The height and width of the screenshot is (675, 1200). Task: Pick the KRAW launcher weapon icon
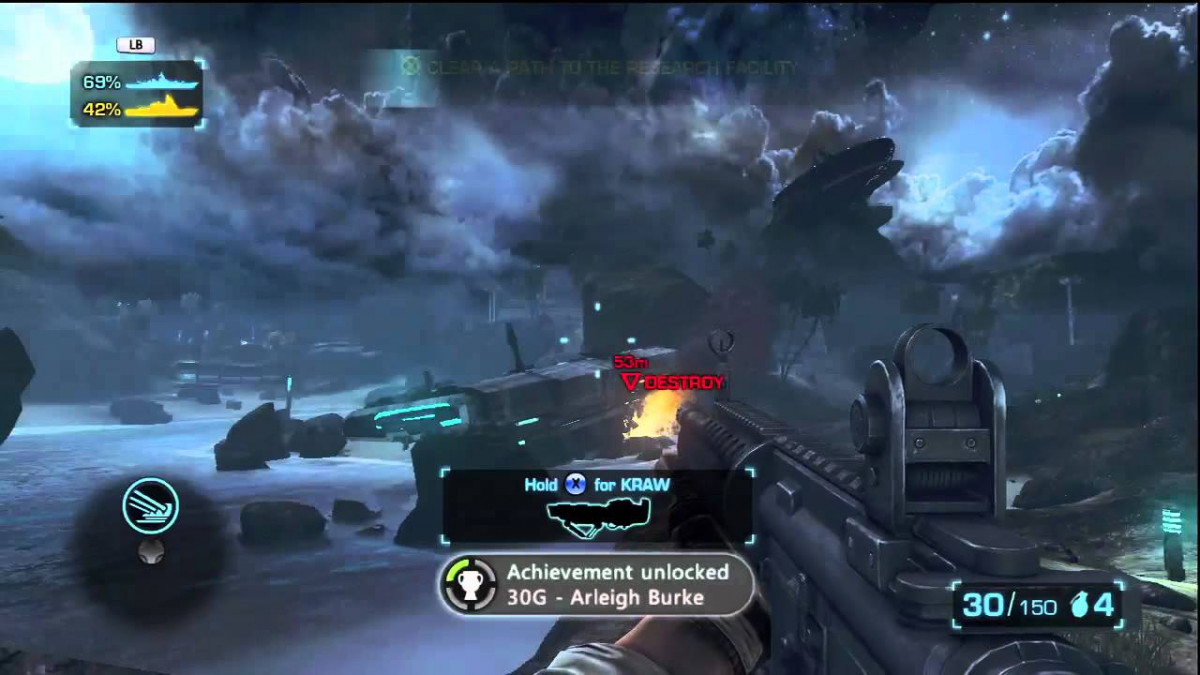click(598, 513)
